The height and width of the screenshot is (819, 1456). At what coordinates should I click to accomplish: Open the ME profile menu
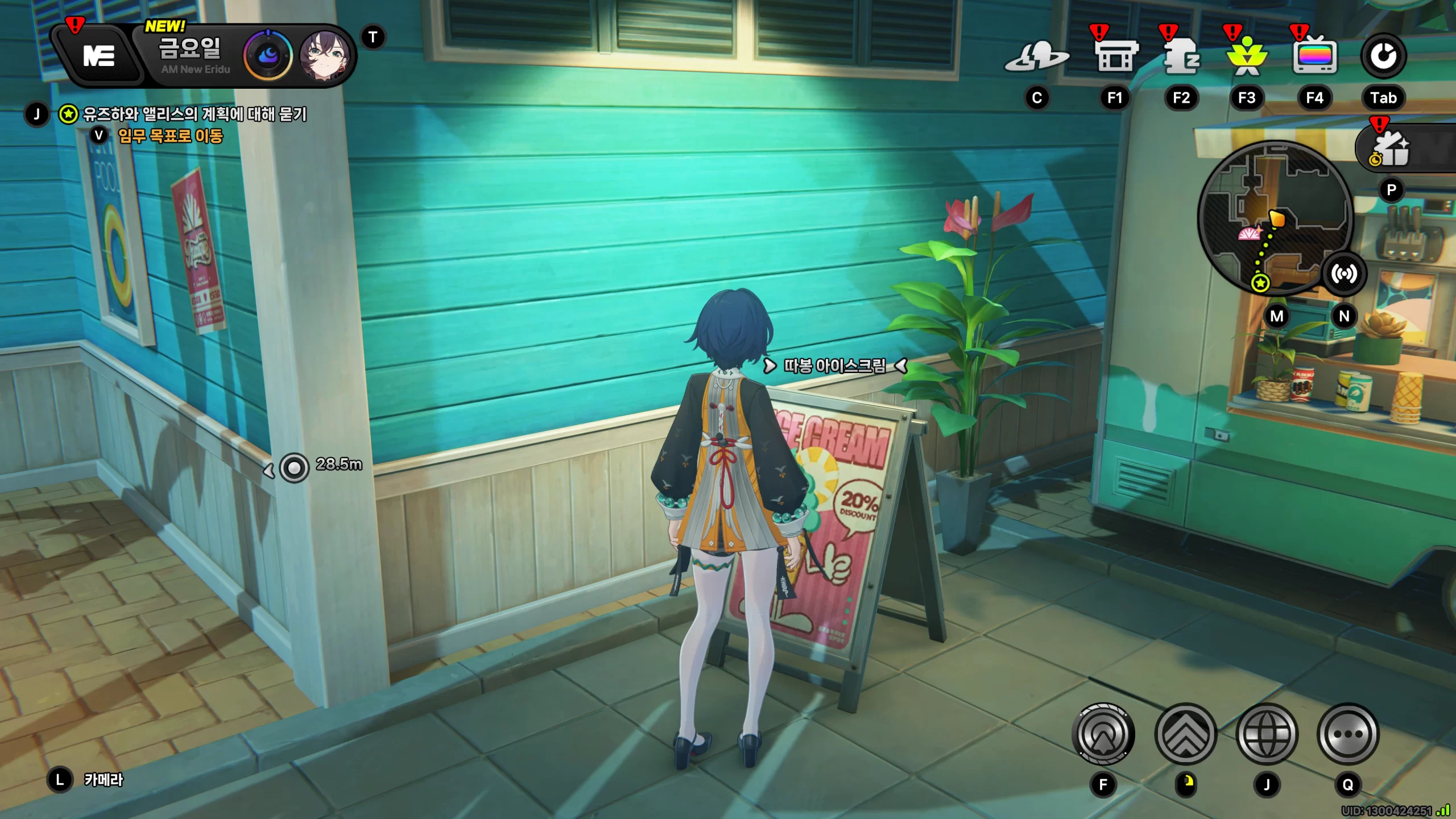(x=99, y=56)
